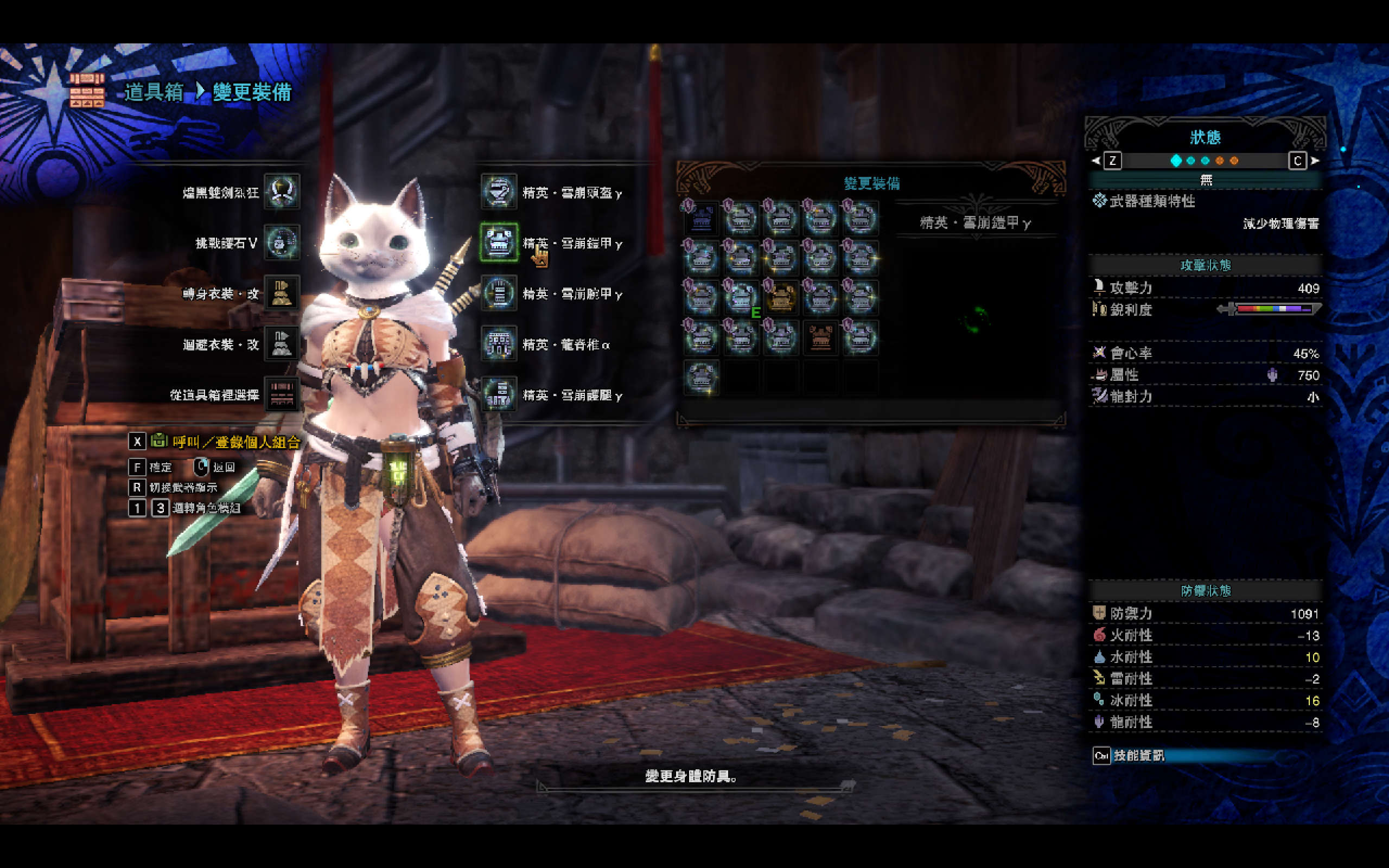Choose the 精英·雪崩腕甲γ arm armor slot

tap(498, 293)
